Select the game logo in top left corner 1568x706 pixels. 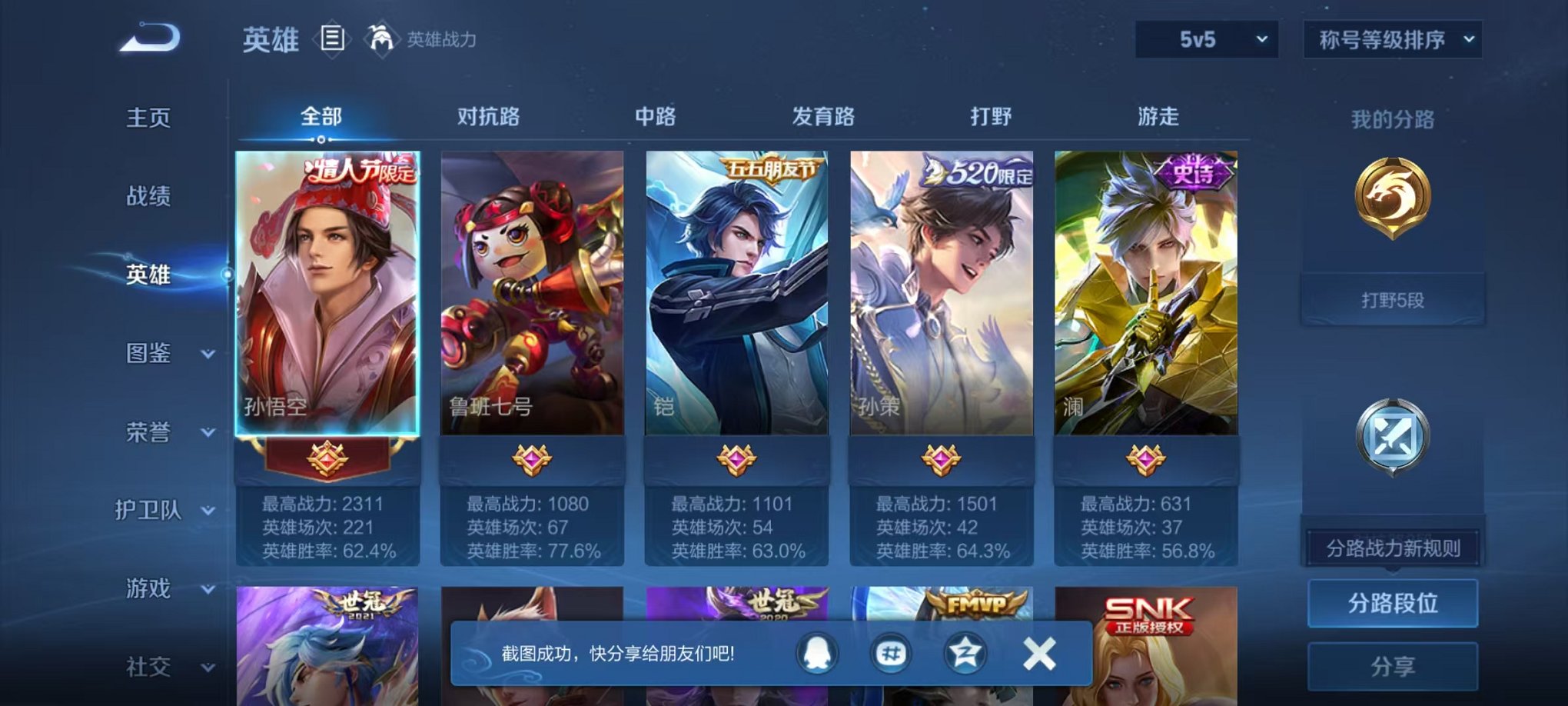pyautogui.click(x=146, y=38)
